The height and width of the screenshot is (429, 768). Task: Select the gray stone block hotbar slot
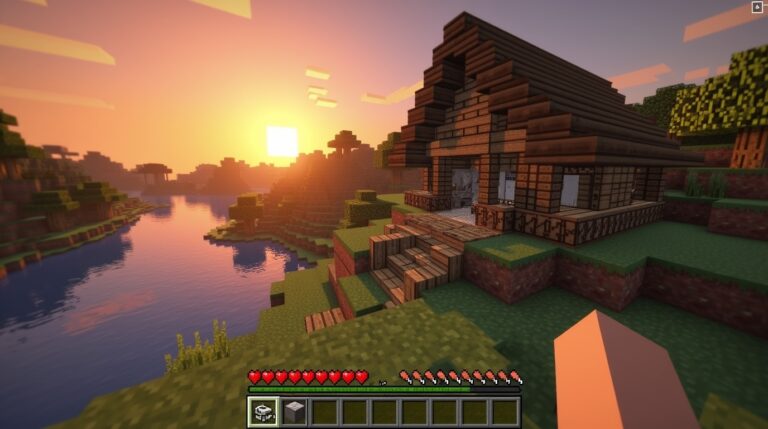tap(295, 411)
